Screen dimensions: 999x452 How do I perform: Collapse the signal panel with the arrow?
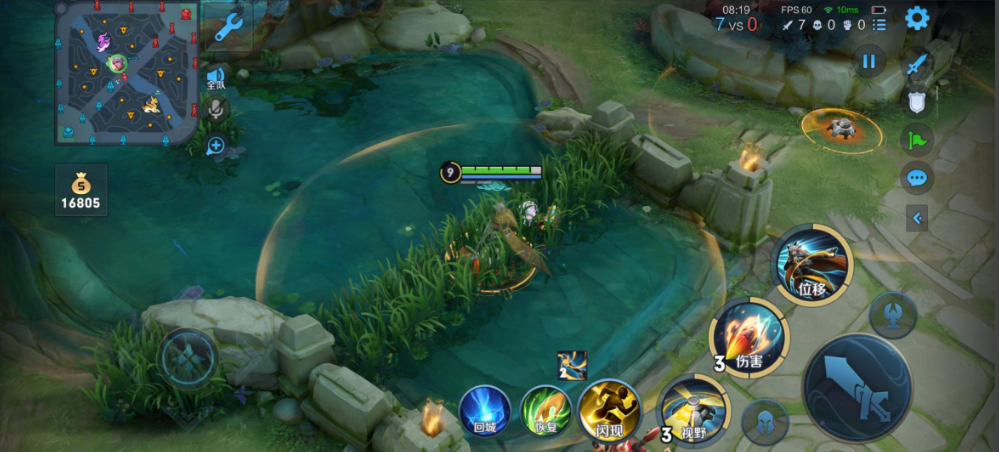tap(917, 217)
